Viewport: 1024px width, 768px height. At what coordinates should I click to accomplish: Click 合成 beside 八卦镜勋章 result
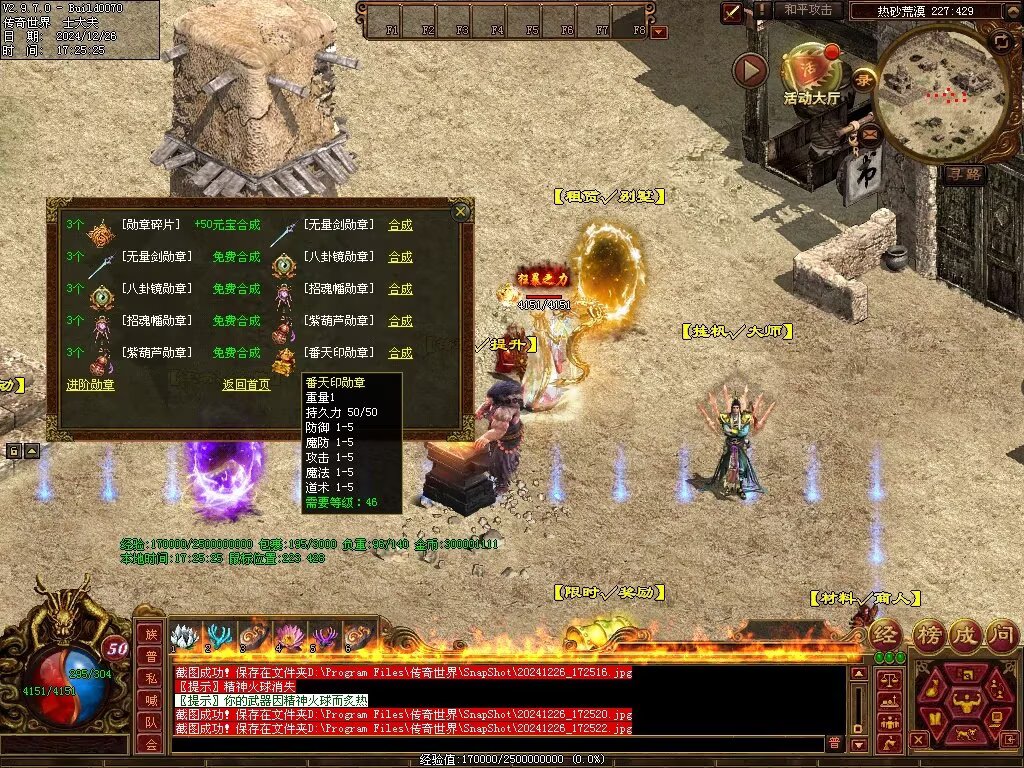tap(400, 257)
